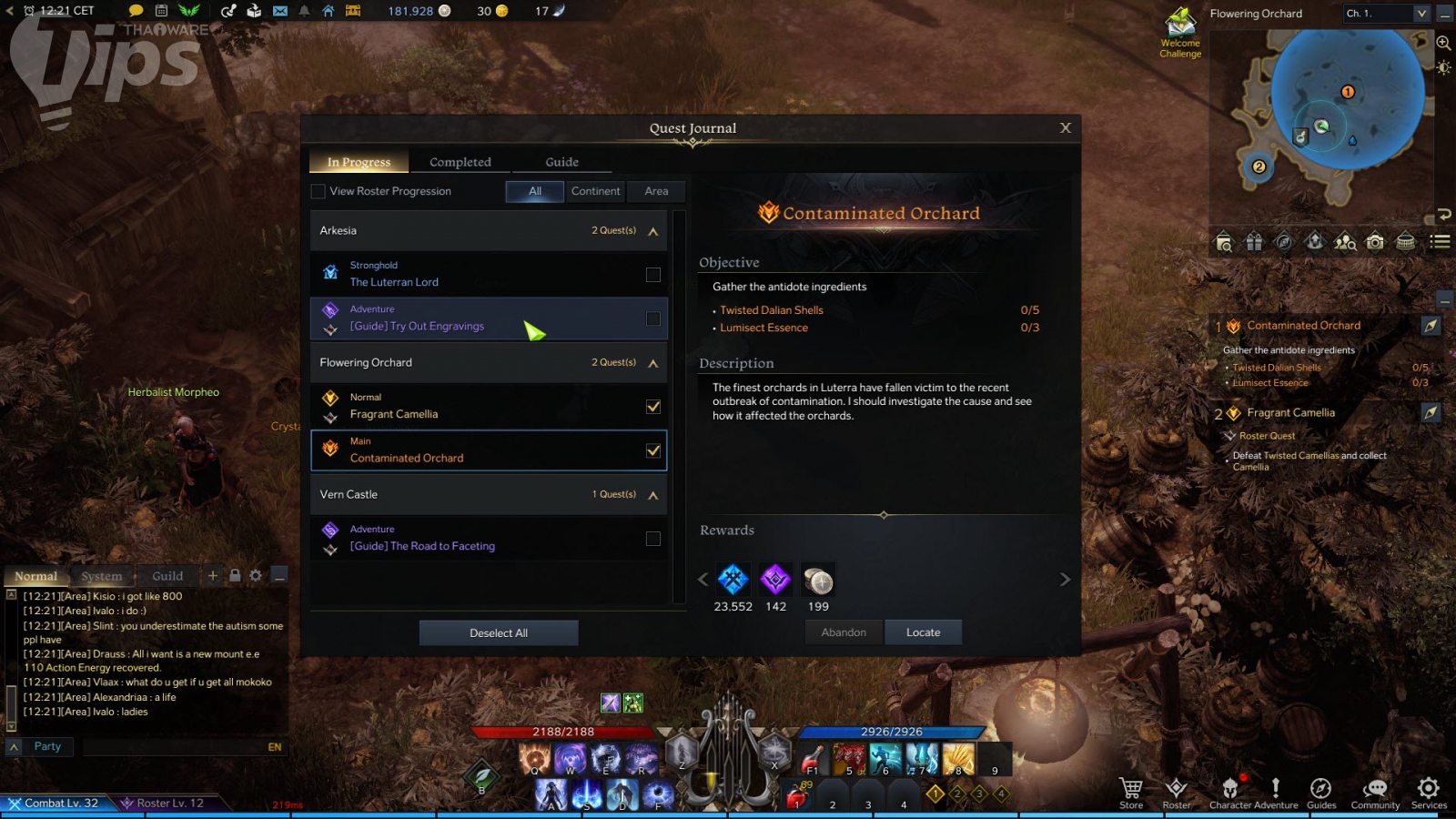Filter quests by Continent
The height and width of the screenshot is (819, 1456).
[x=595, y=191]
